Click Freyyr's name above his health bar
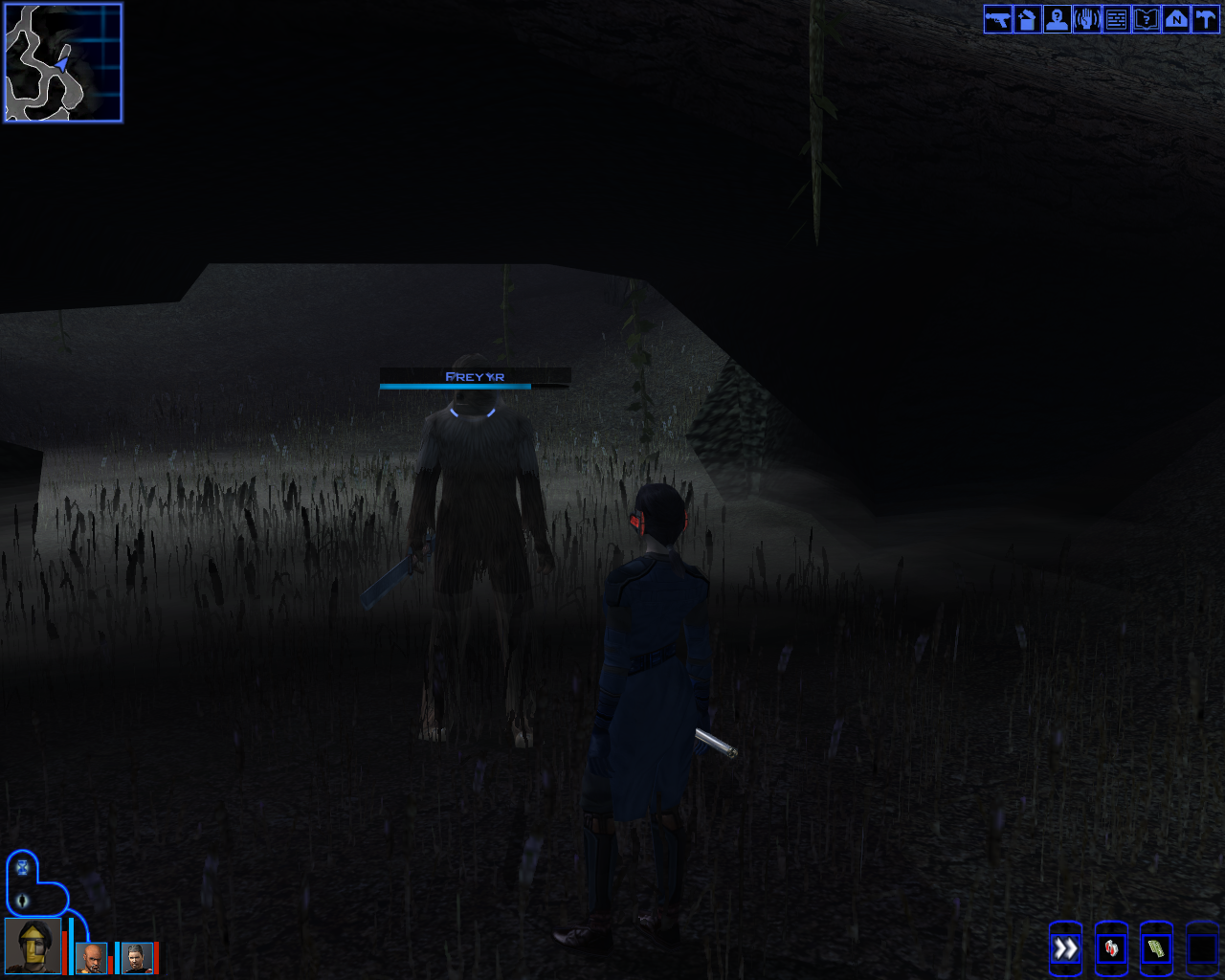The height and width of the screenshot is (980, 1225). (476, 376)
